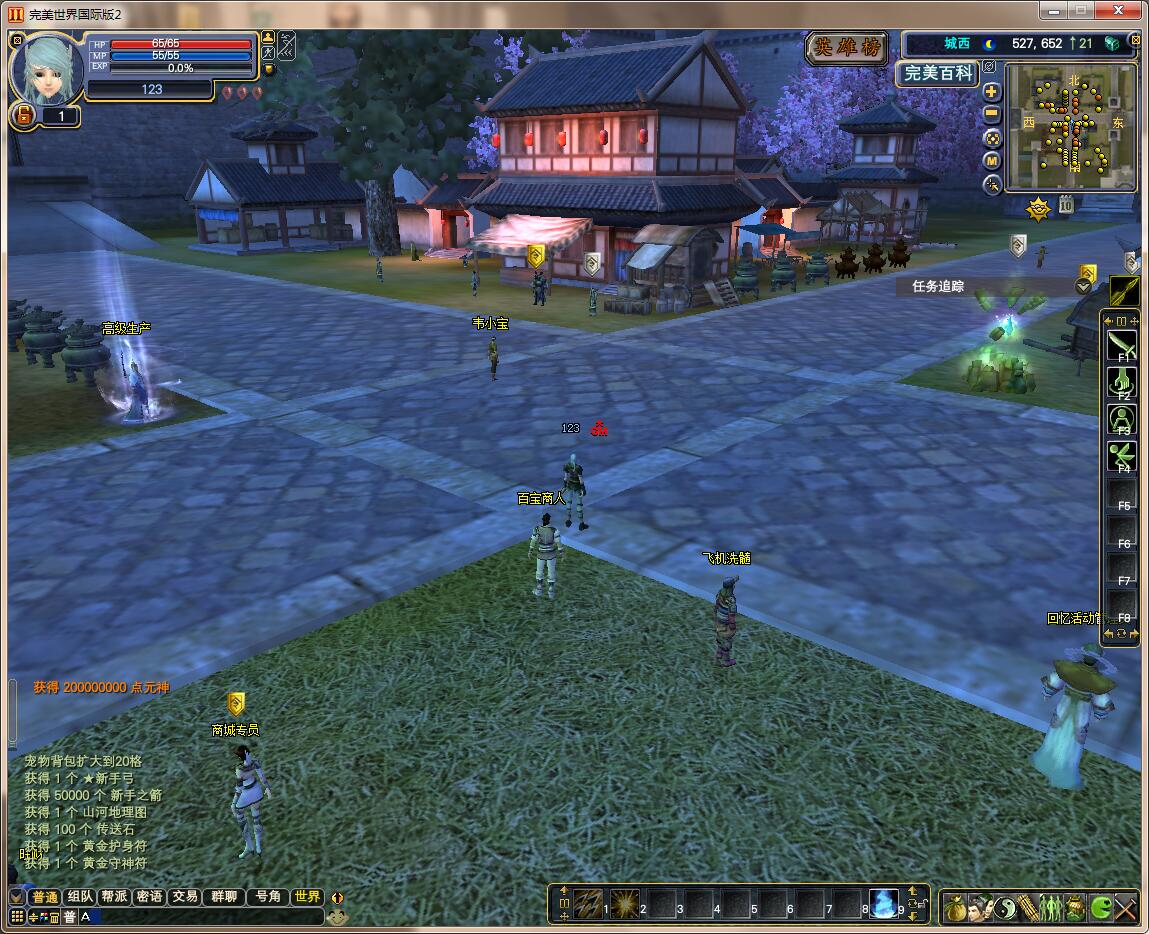Activate the blue flame skill in slot 9
The height and width of the screenshot is (934, 1149).
click(x=883, y=904)
